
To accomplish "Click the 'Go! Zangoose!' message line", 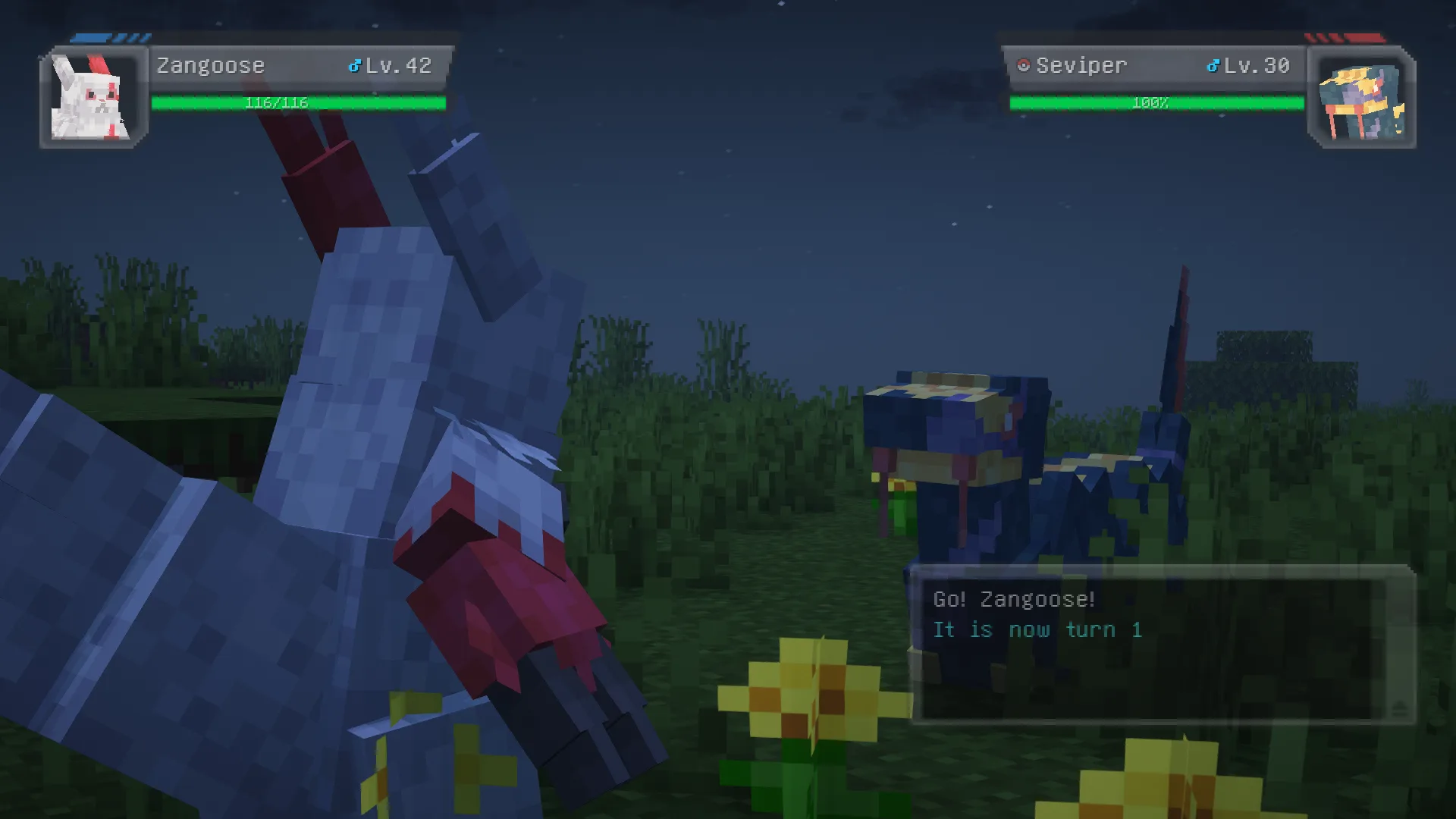I will [1014, 599].
